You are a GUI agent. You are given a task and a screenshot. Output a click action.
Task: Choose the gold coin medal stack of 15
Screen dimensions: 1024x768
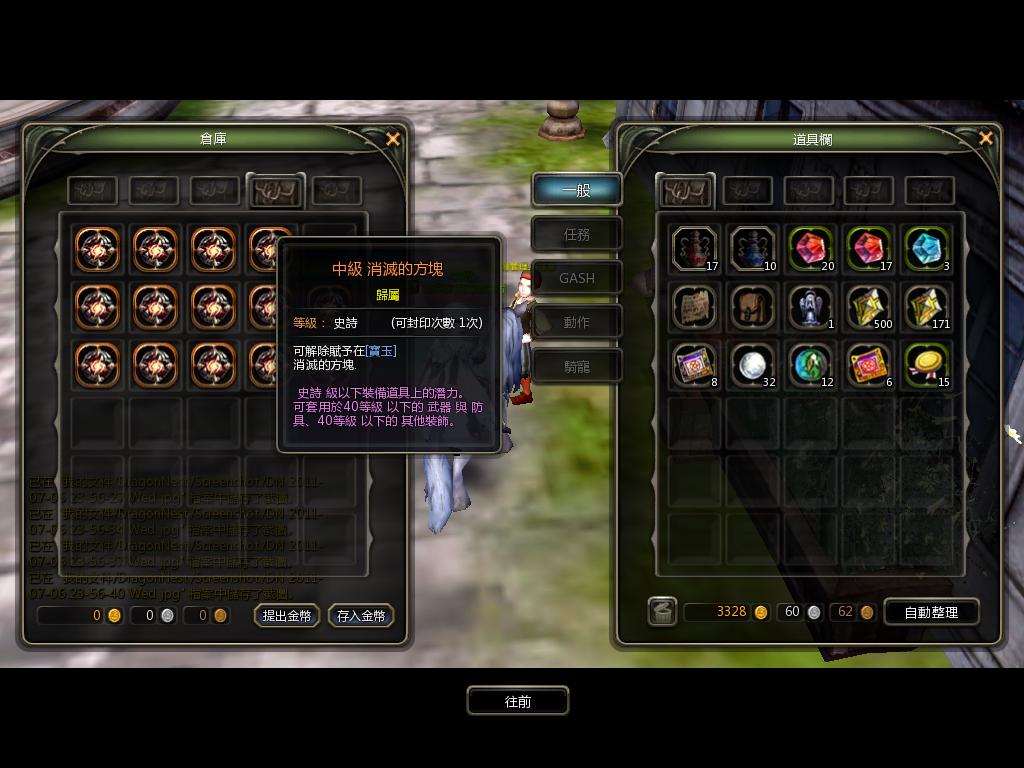coord(927,365)
